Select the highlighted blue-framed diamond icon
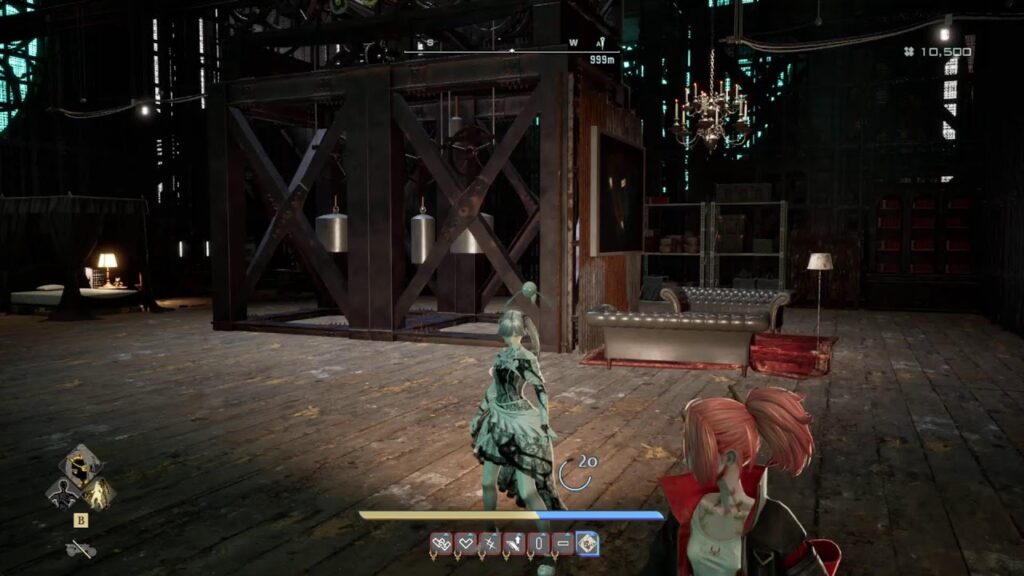This screenshot has width=1024, height=576. pyautogui.click(x=588, y=543)
